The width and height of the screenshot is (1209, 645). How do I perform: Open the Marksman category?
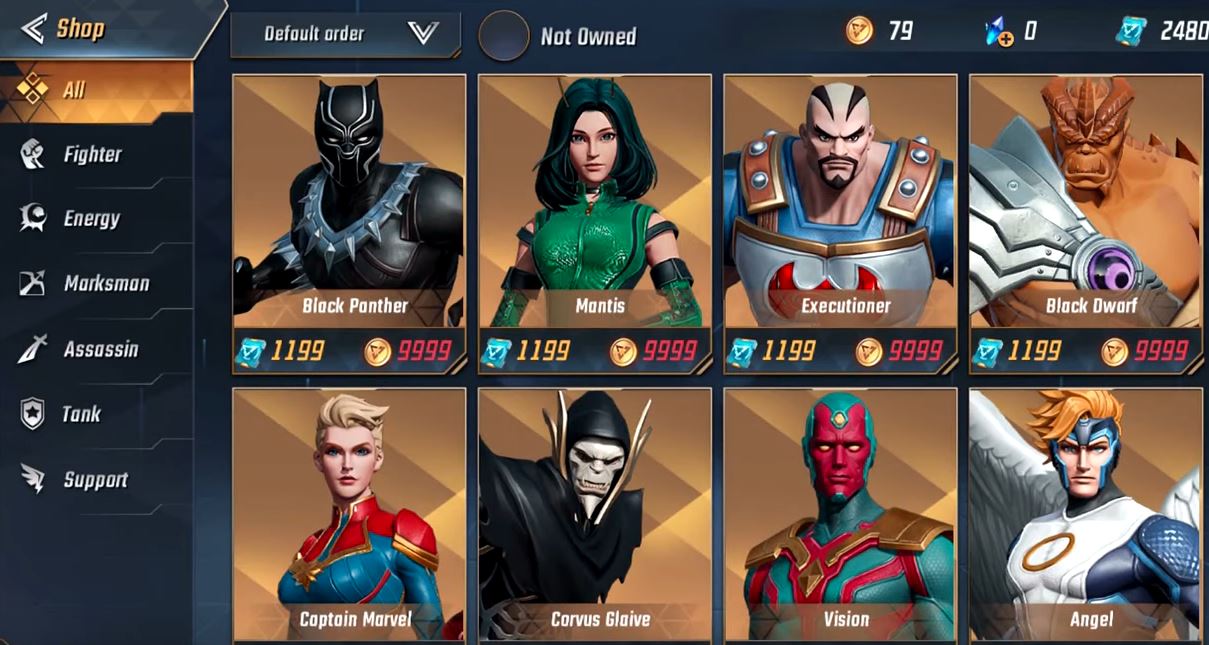coord(106,284)
